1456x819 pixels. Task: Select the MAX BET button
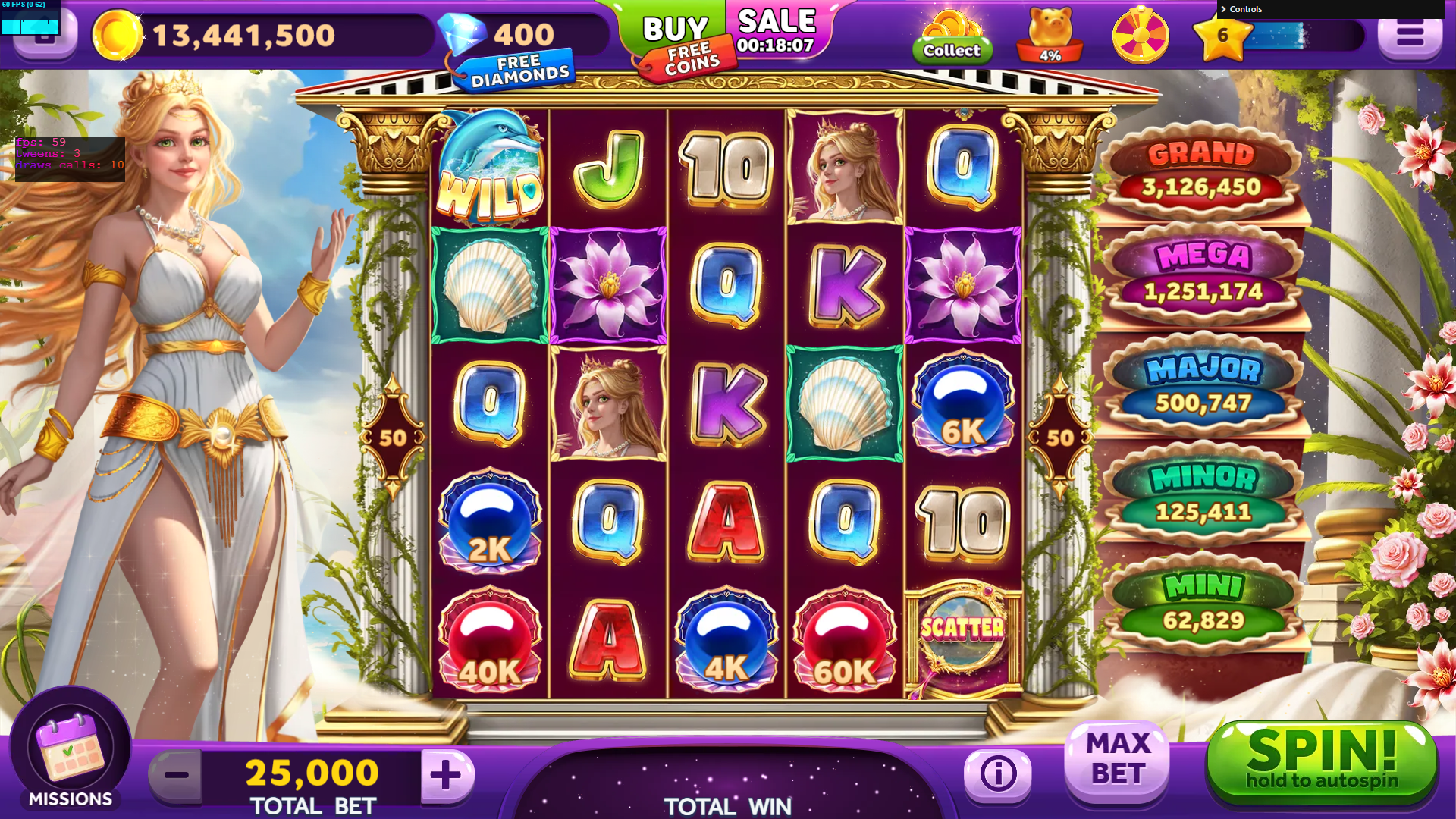click(x=1118, y=760)
